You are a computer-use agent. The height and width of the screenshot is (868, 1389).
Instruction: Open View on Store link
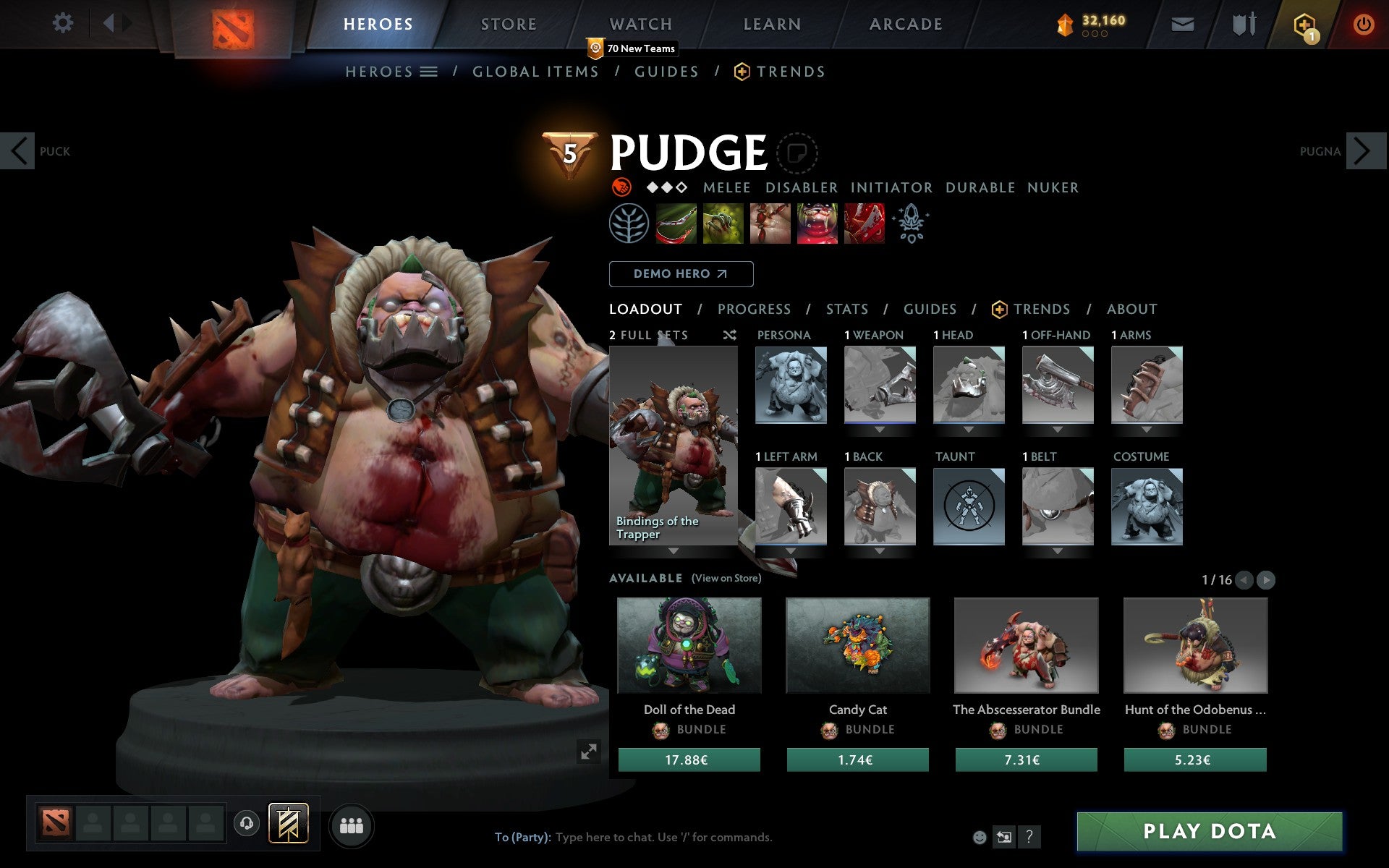click(x=726, y=579)
